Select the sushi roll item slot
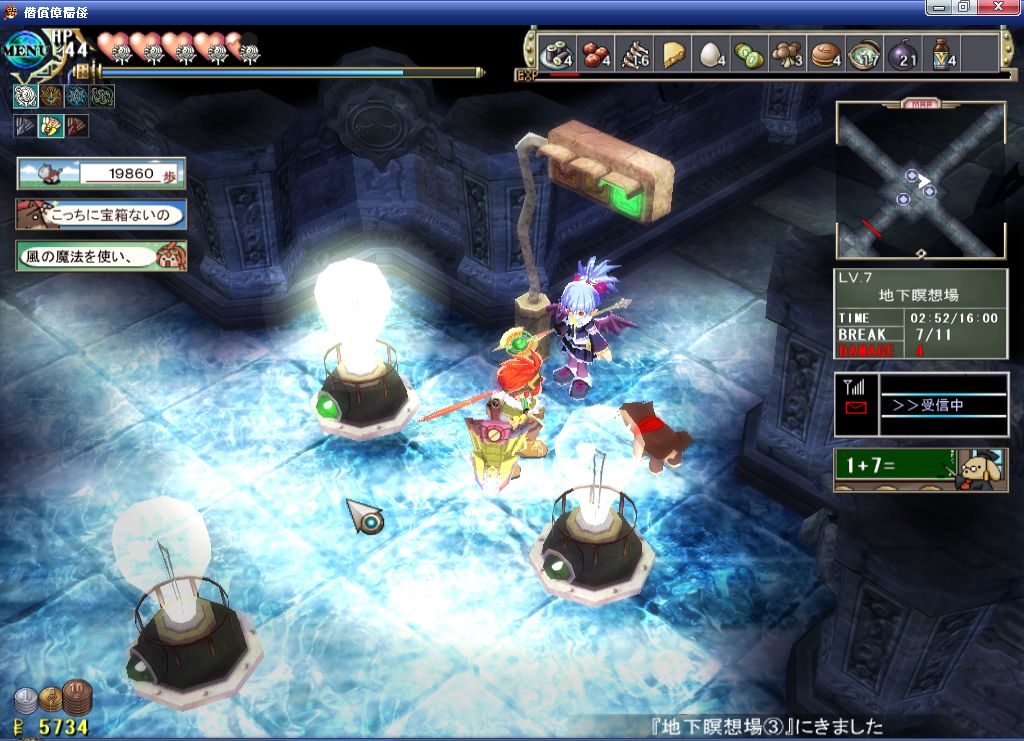1024x741 pixels. point(555,54)
